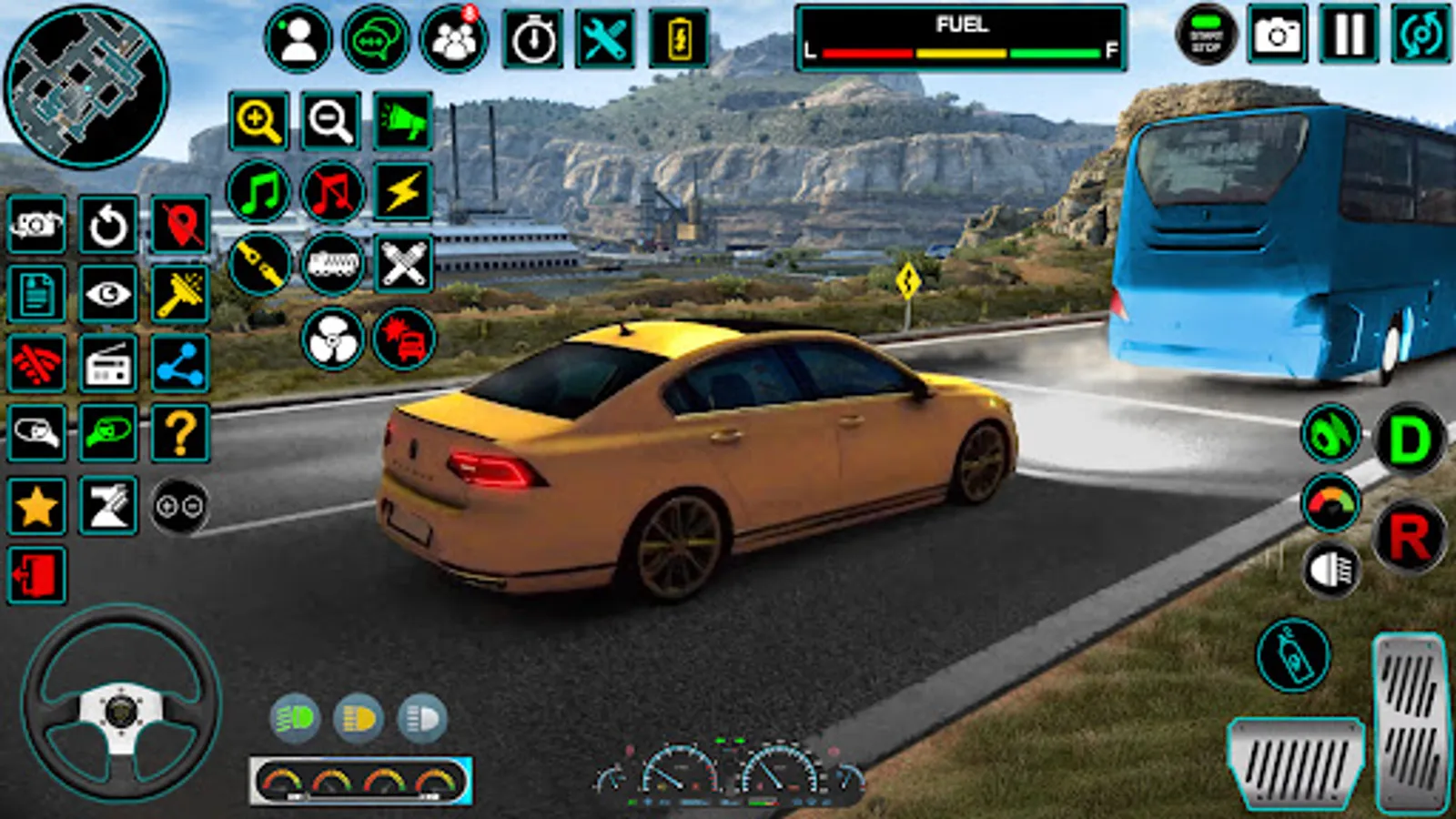Tap the pause button
This screenshot has width=1456, height=819.
point(1349,35)
